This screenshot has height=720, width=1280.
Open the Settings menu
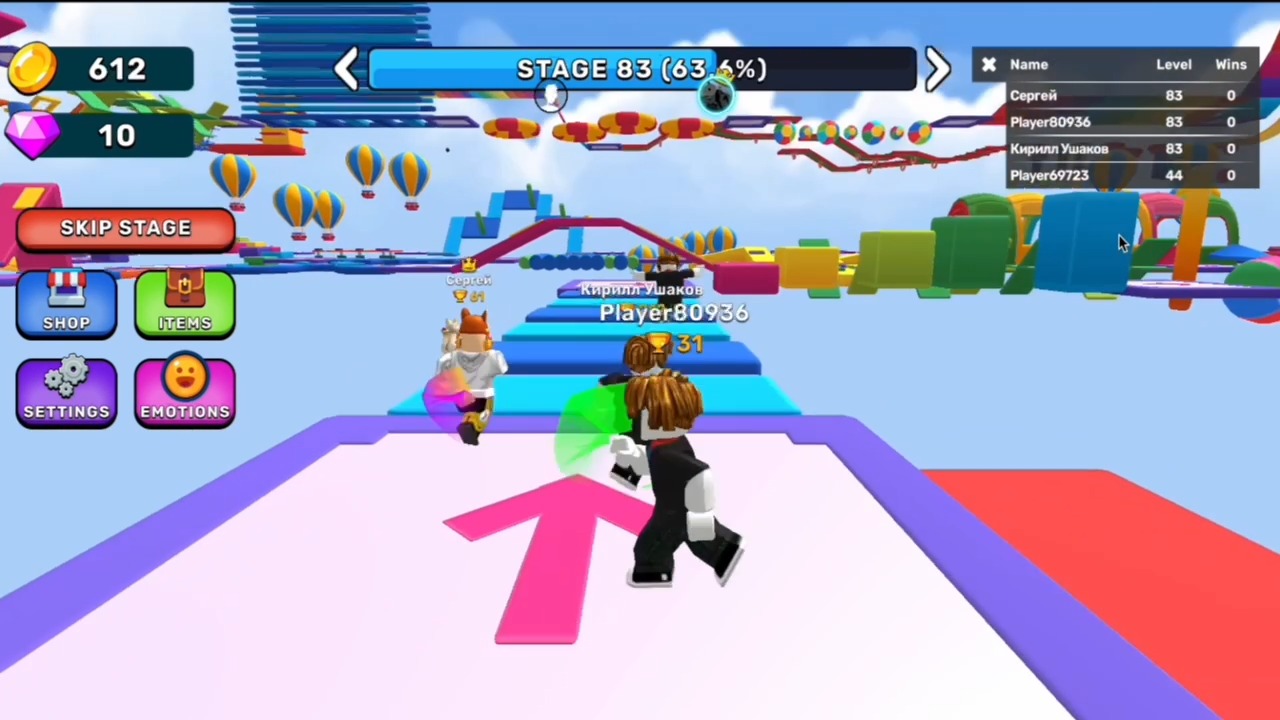tap(66, 392)
